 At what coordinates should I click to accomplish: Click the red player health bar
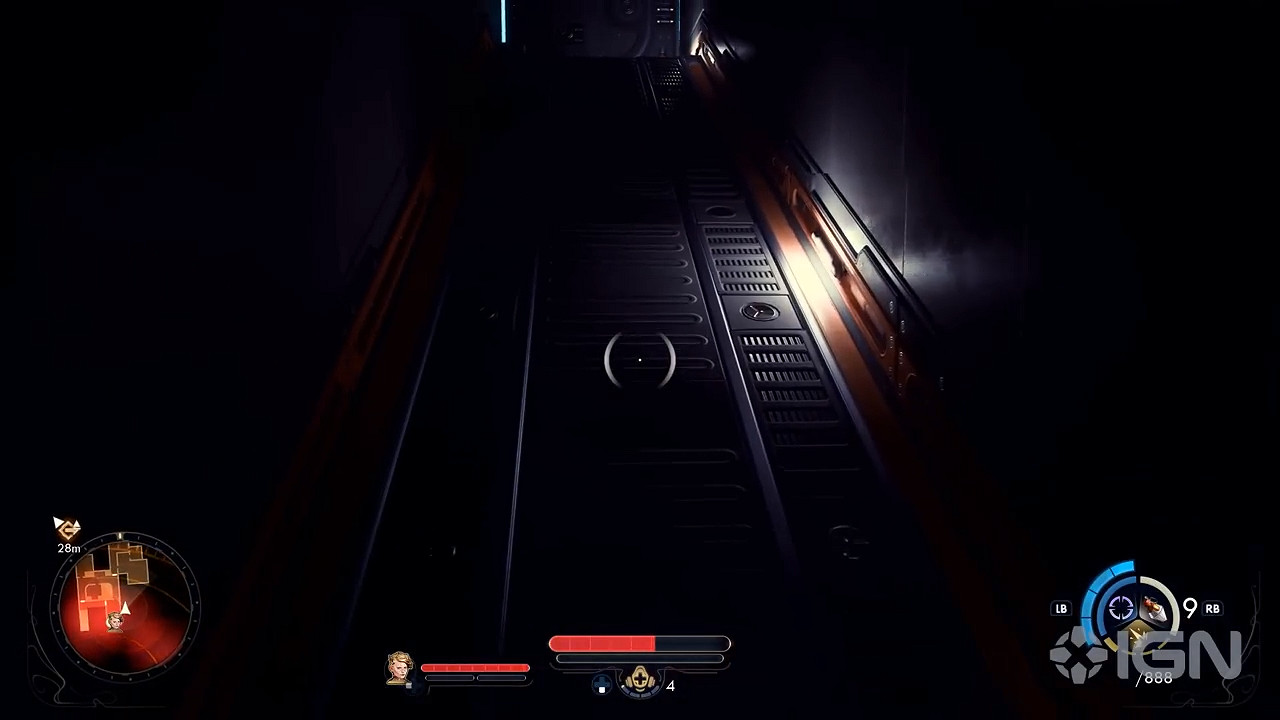tap(602, 641)
